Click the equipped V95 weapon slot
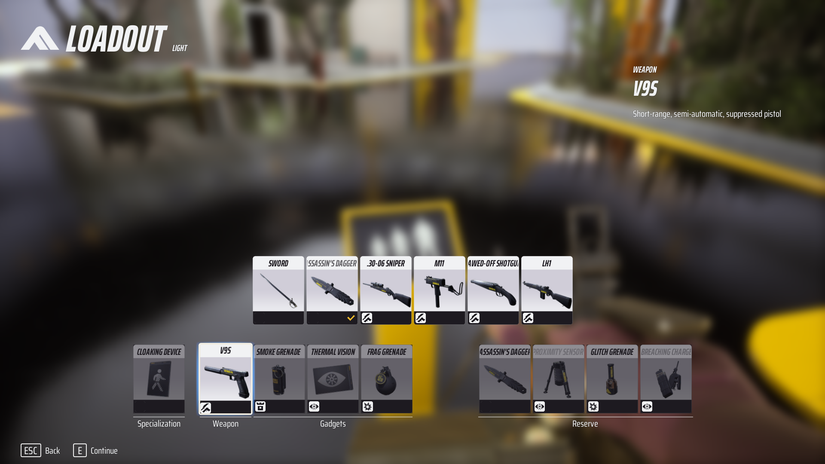Viewport: 825px width, 464px height. click(225, 379)
